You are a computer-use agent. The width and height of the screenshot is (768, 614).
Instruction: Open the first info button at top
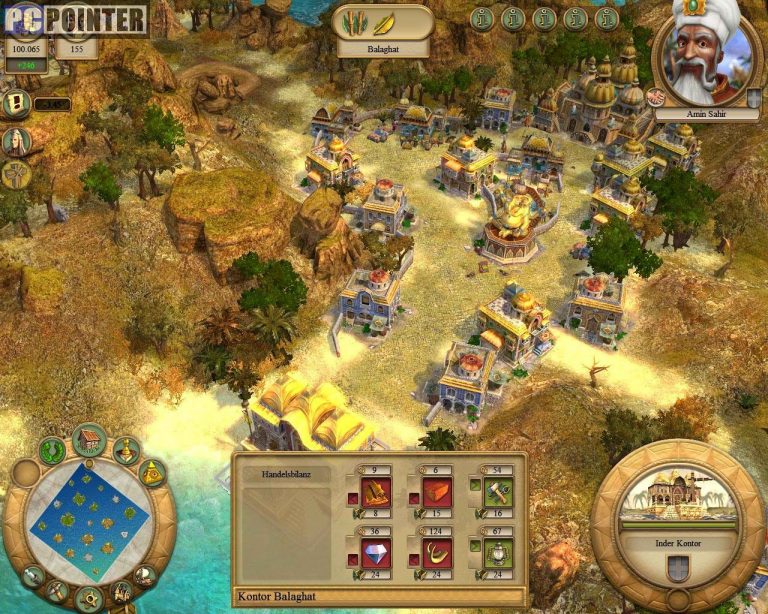483,18
